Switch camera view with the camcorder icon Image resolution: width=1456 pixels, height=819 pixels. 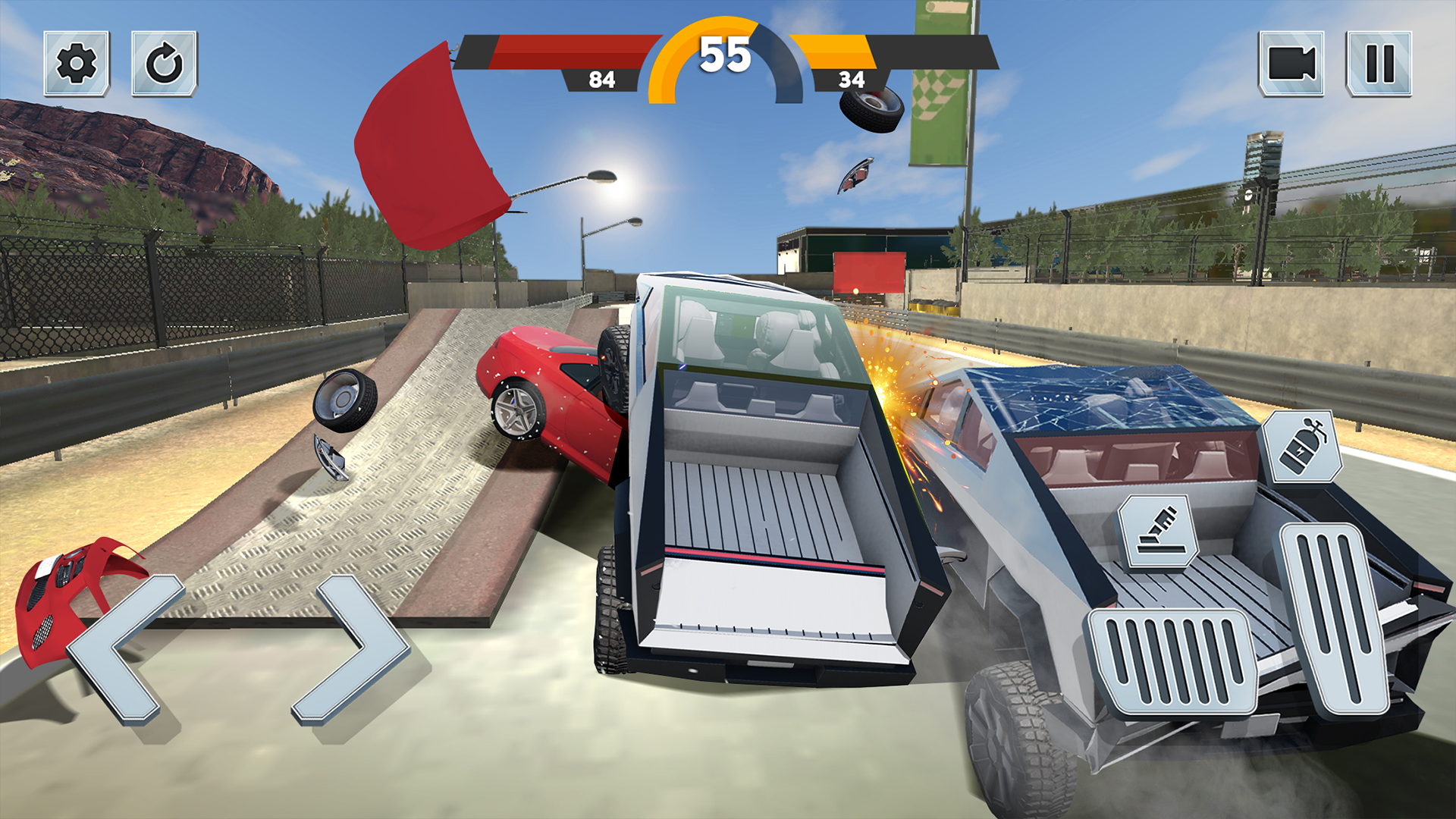(1291, 64)
